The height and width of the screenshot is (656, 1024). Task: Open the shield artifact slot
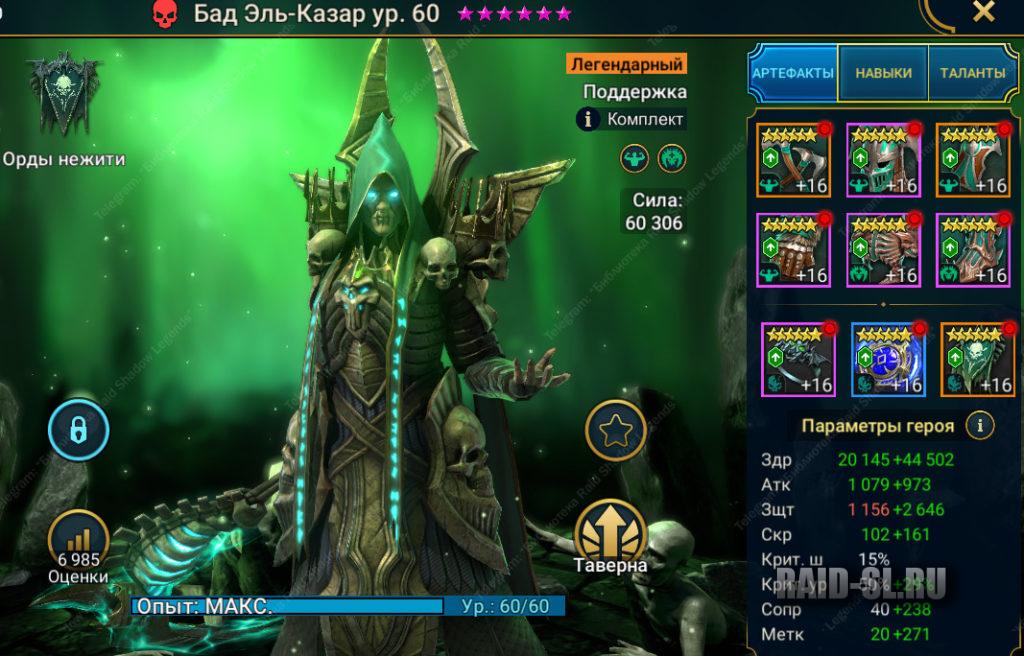click(x=973, y=160)
